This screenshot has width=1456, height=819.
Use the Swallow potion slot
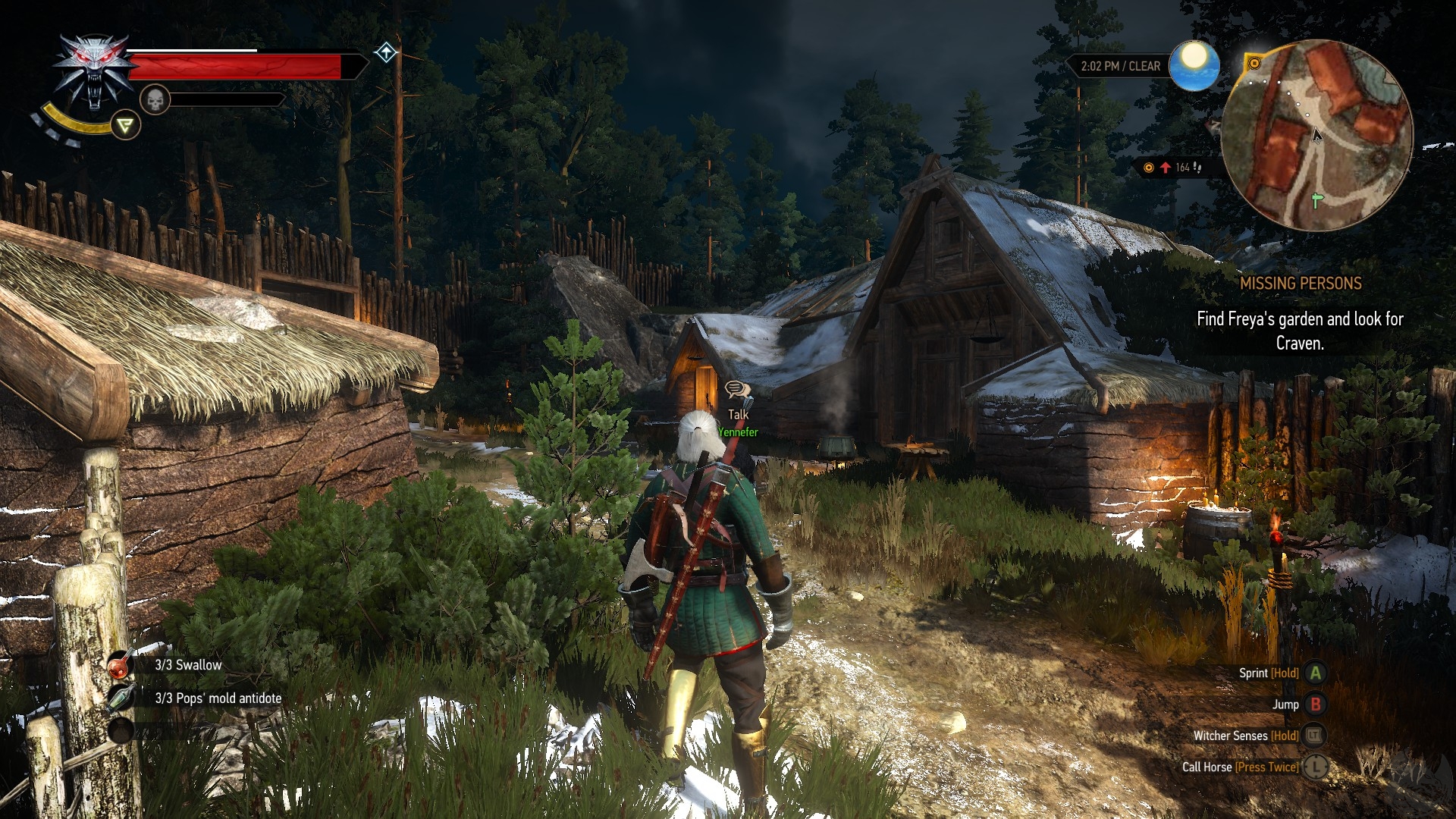[x=121, y=665]
